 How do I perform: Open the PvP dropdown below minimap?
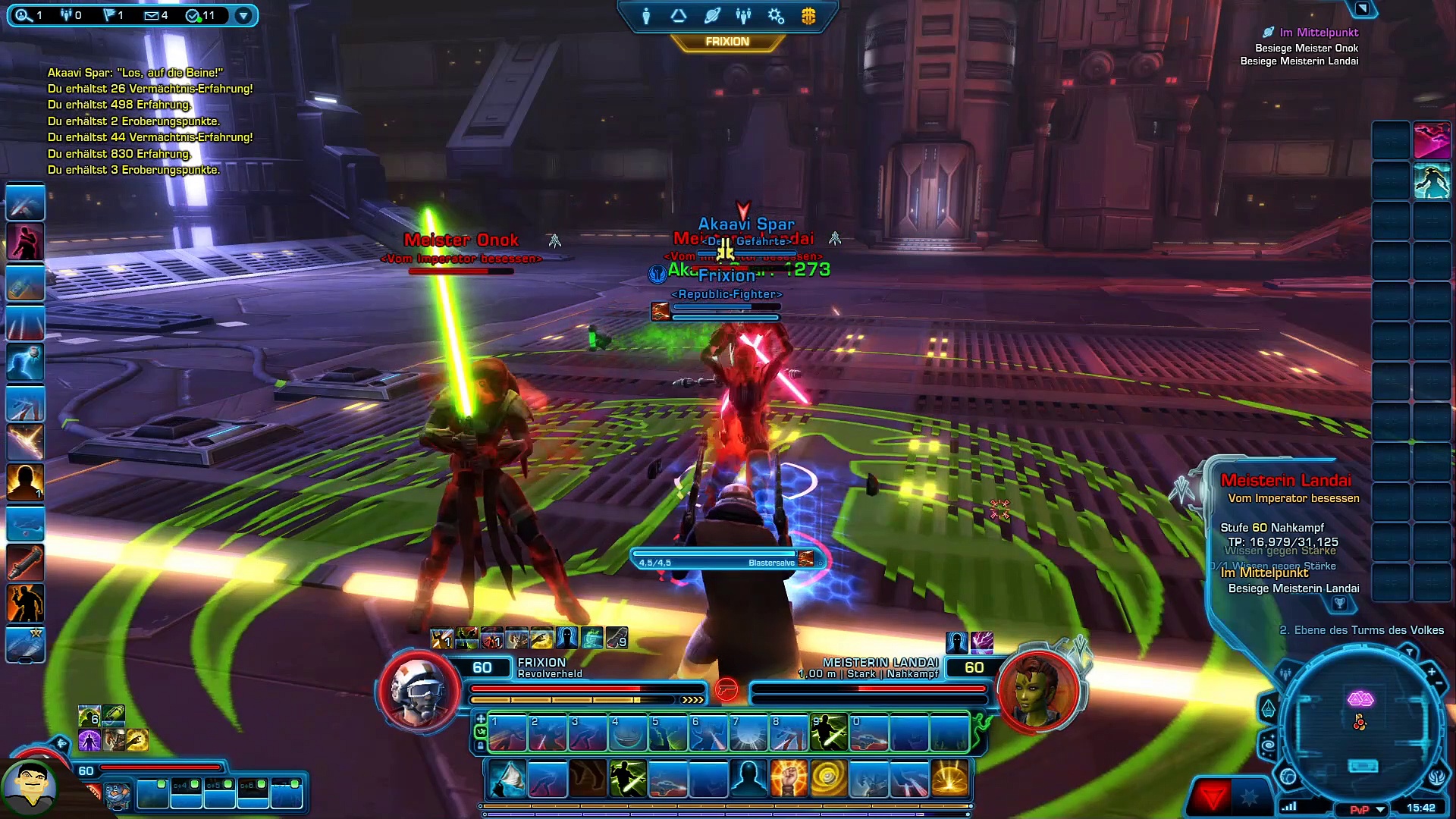[1381, 809]
